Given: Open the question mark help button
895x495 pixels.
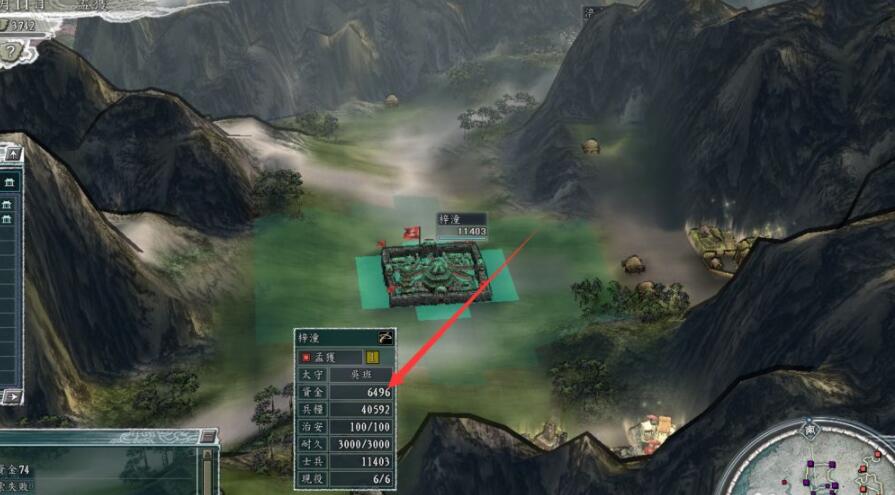Looking at the screenshot, I should pyautogui.click(x=10, y=50).
